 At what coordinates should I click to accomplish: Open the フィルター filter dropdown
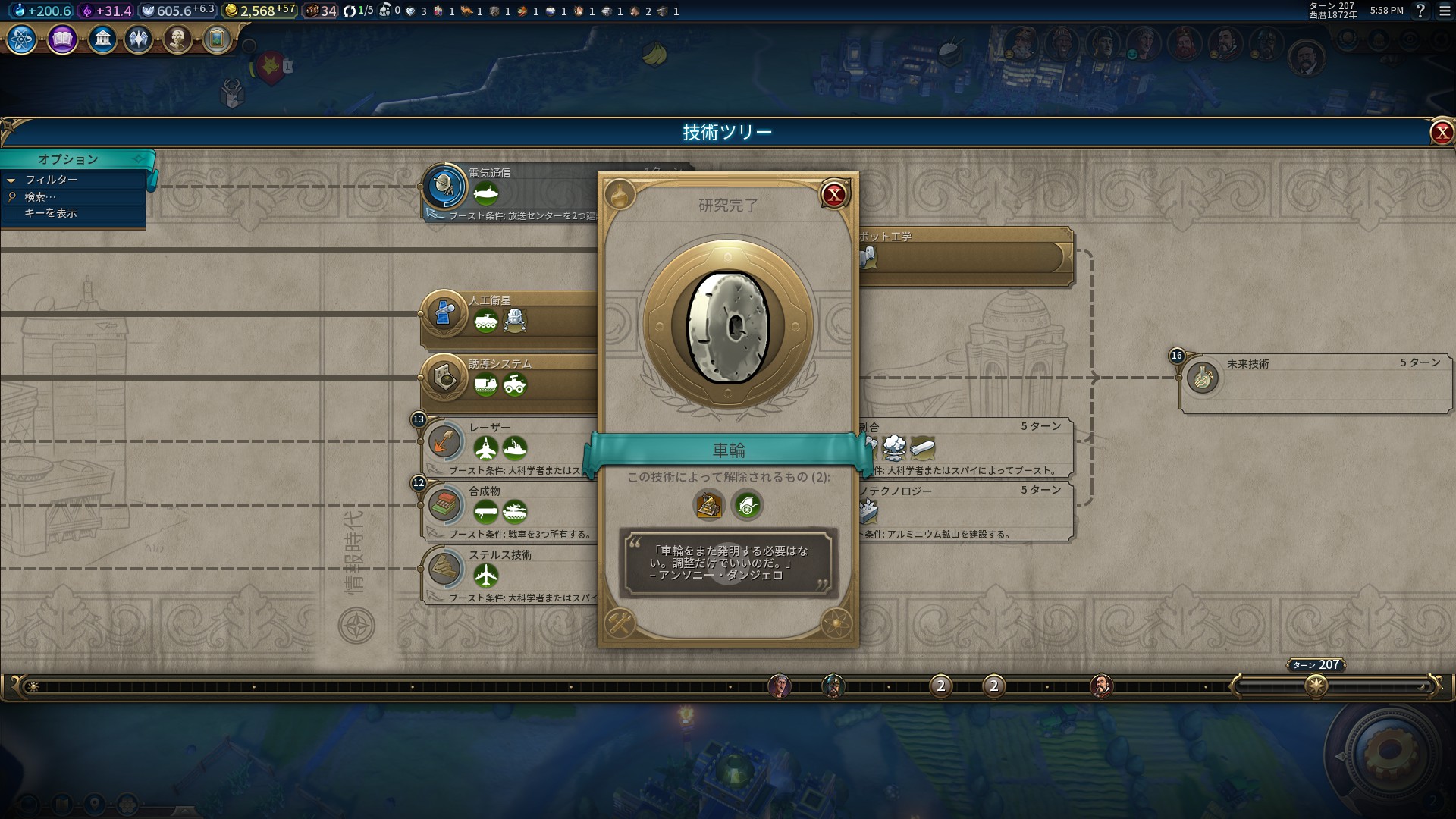(x=51, y=180)
